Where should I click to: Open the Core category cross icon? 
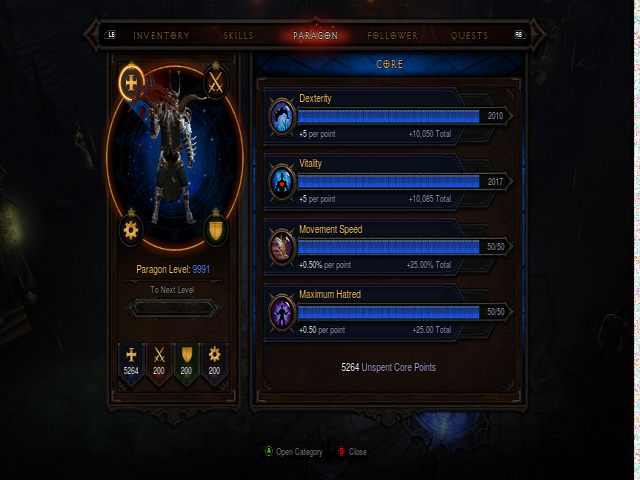[131, 83]
